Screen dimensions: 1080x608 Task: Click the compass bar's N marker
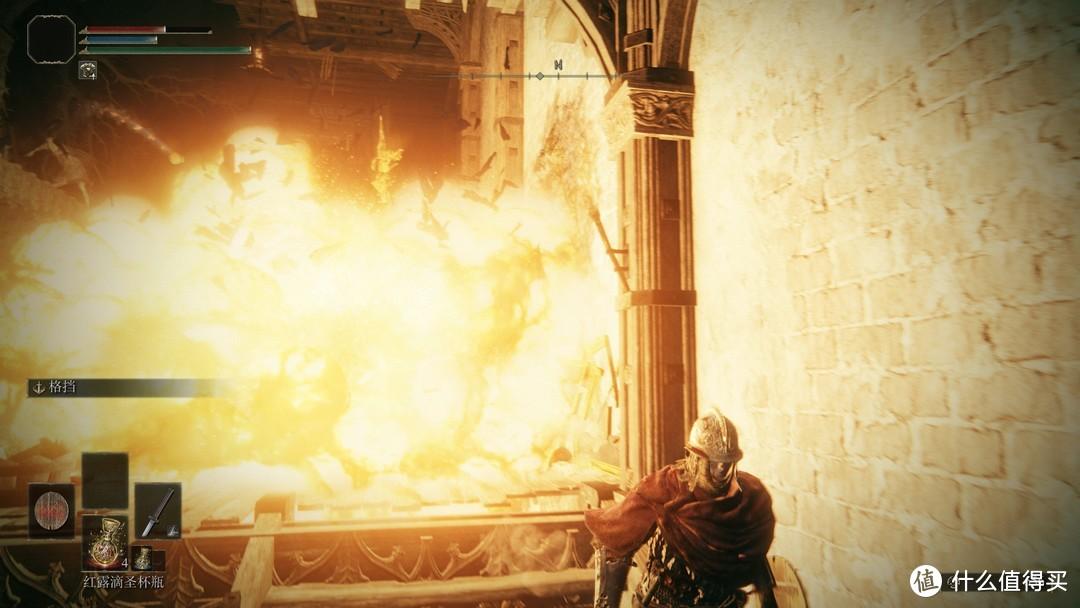pos(558,66)
